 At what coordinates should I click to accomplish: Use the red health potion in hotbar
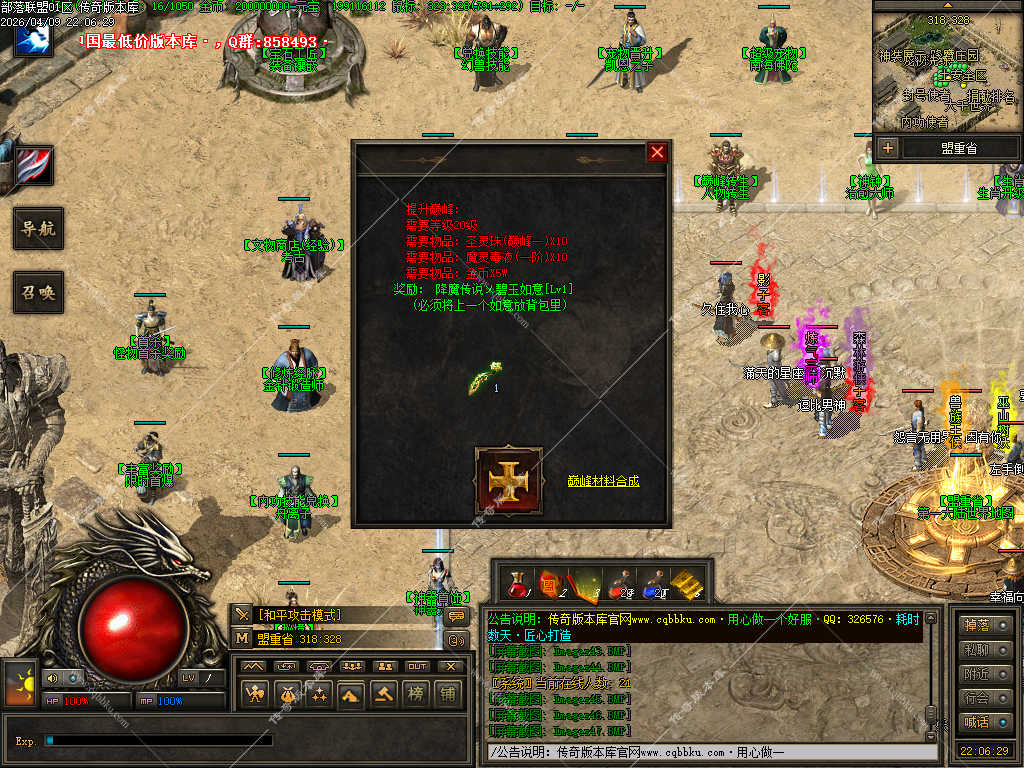click(x=517, y=584)
